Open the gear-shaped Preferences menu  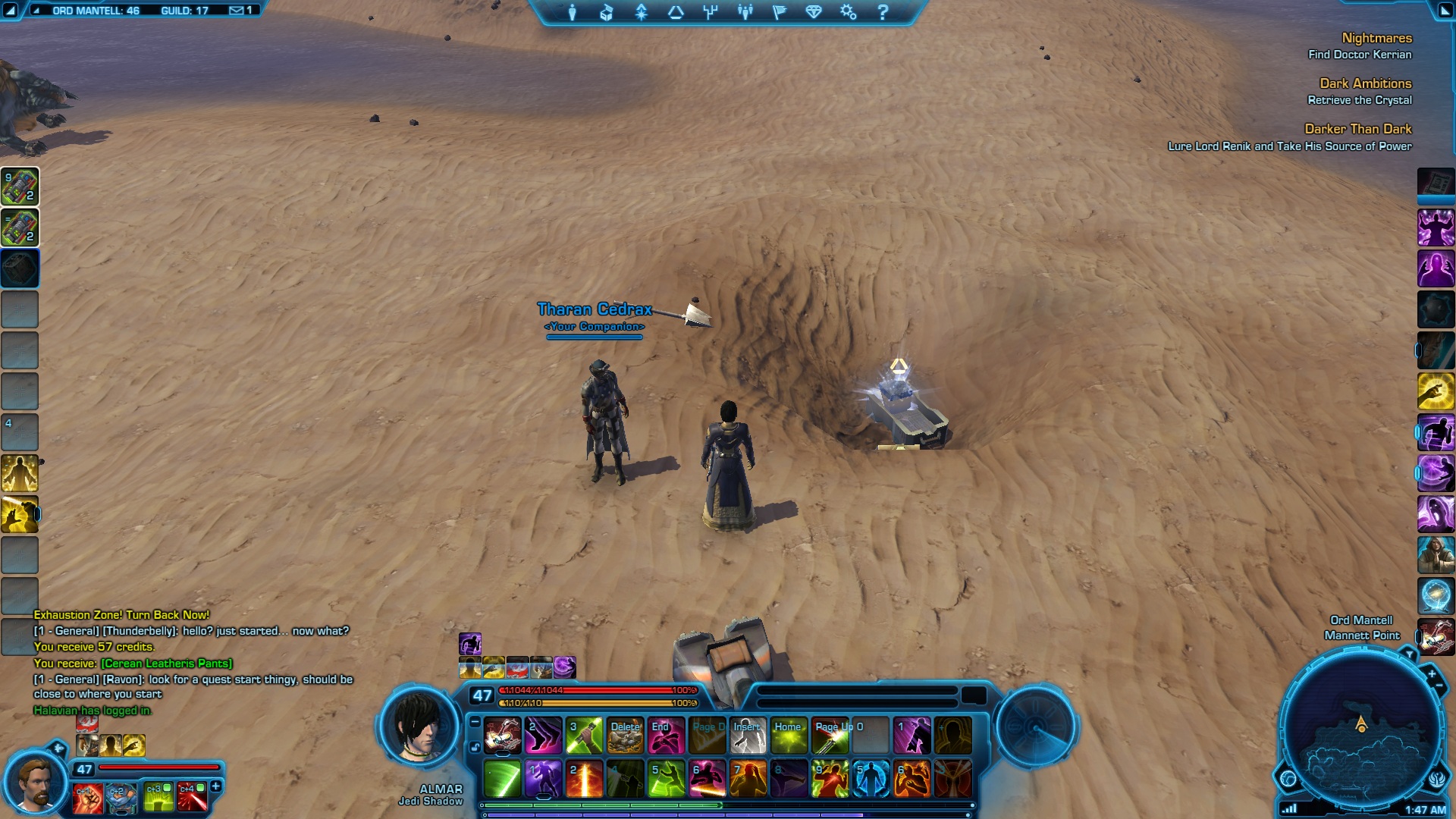point(848,12)
